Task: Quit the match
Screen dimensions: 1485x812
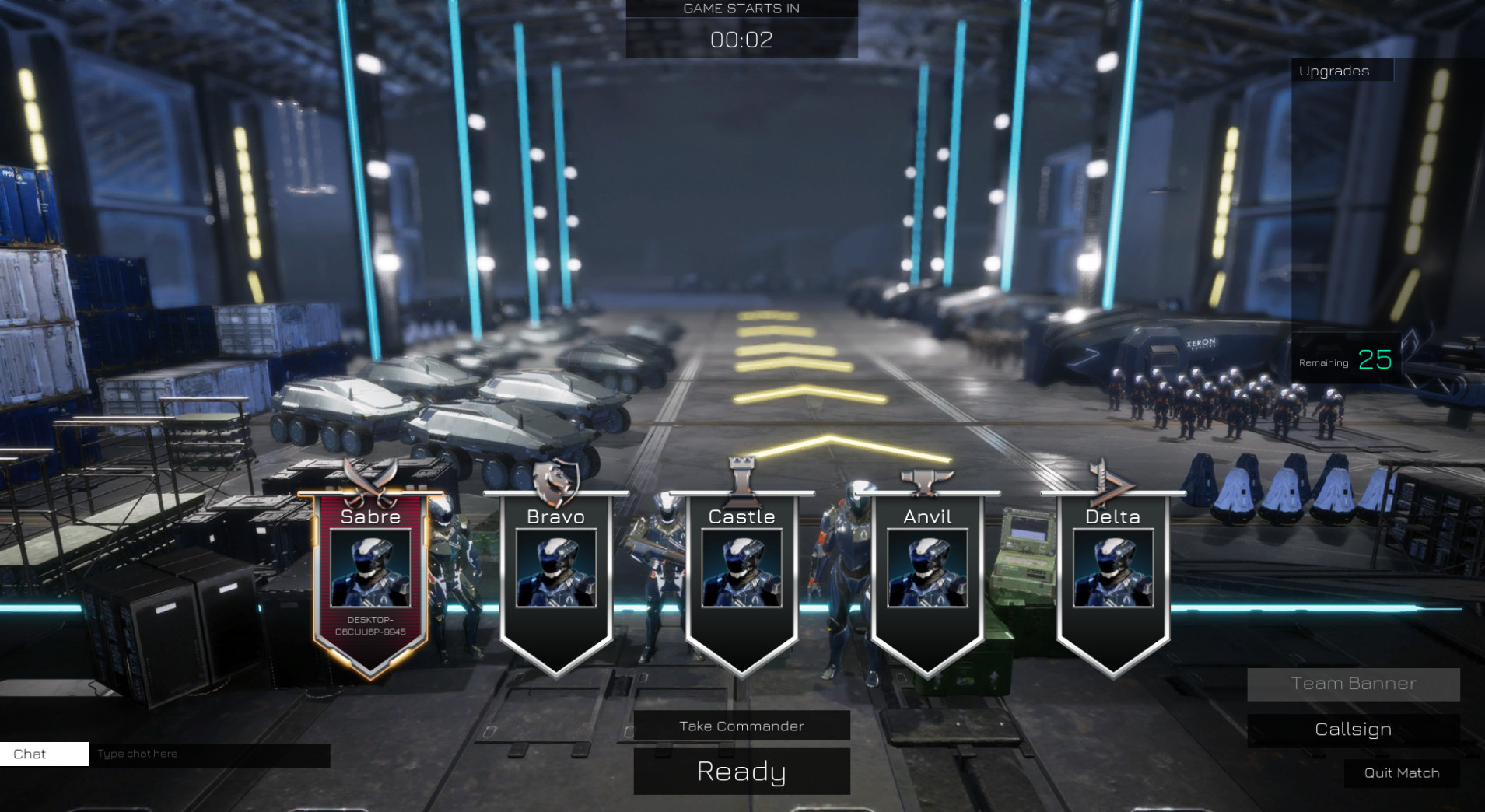Action: (x=1401, y=772)
